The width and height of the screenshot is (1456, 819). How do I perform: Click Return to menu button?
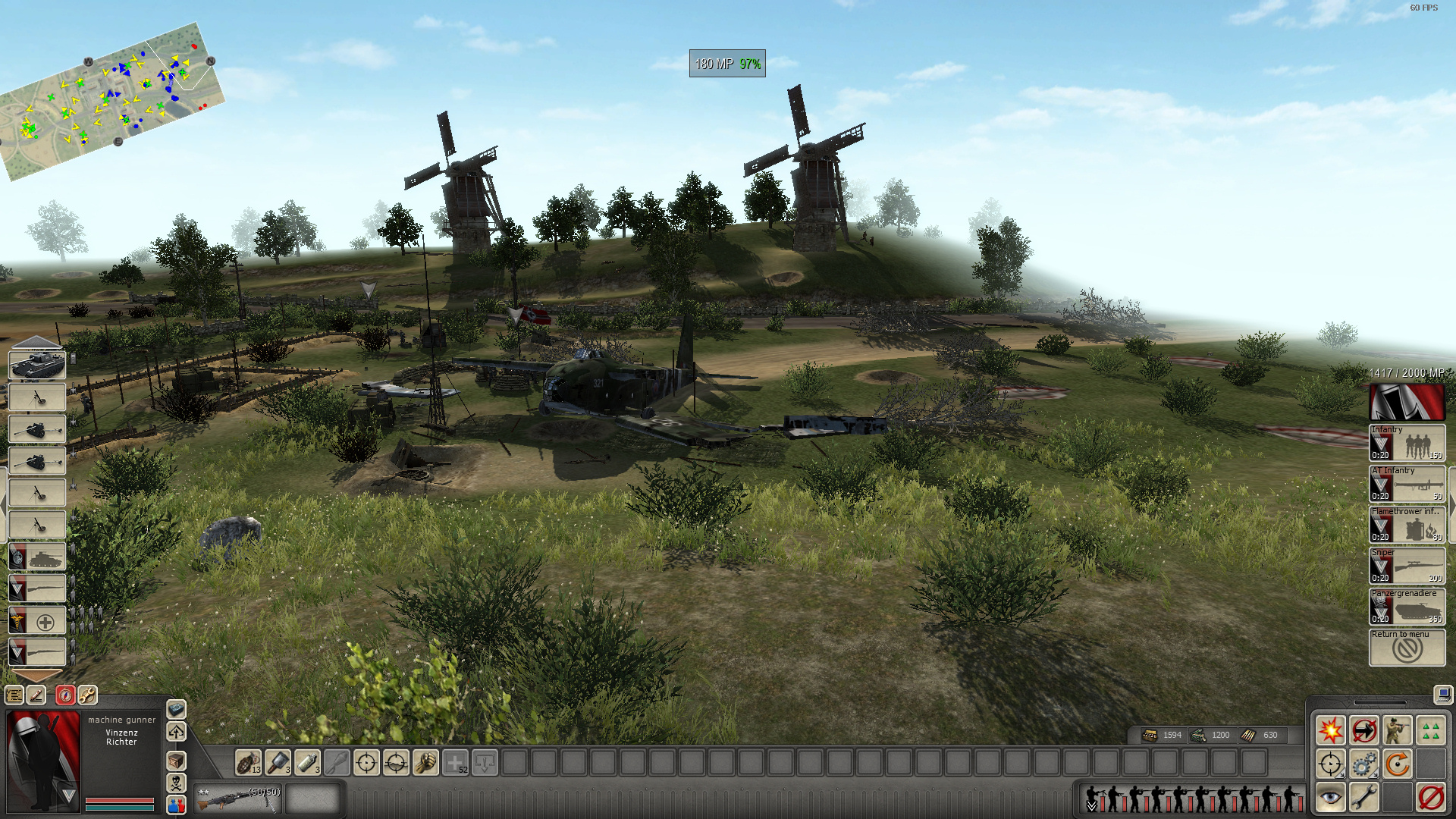pos(1407,648)
